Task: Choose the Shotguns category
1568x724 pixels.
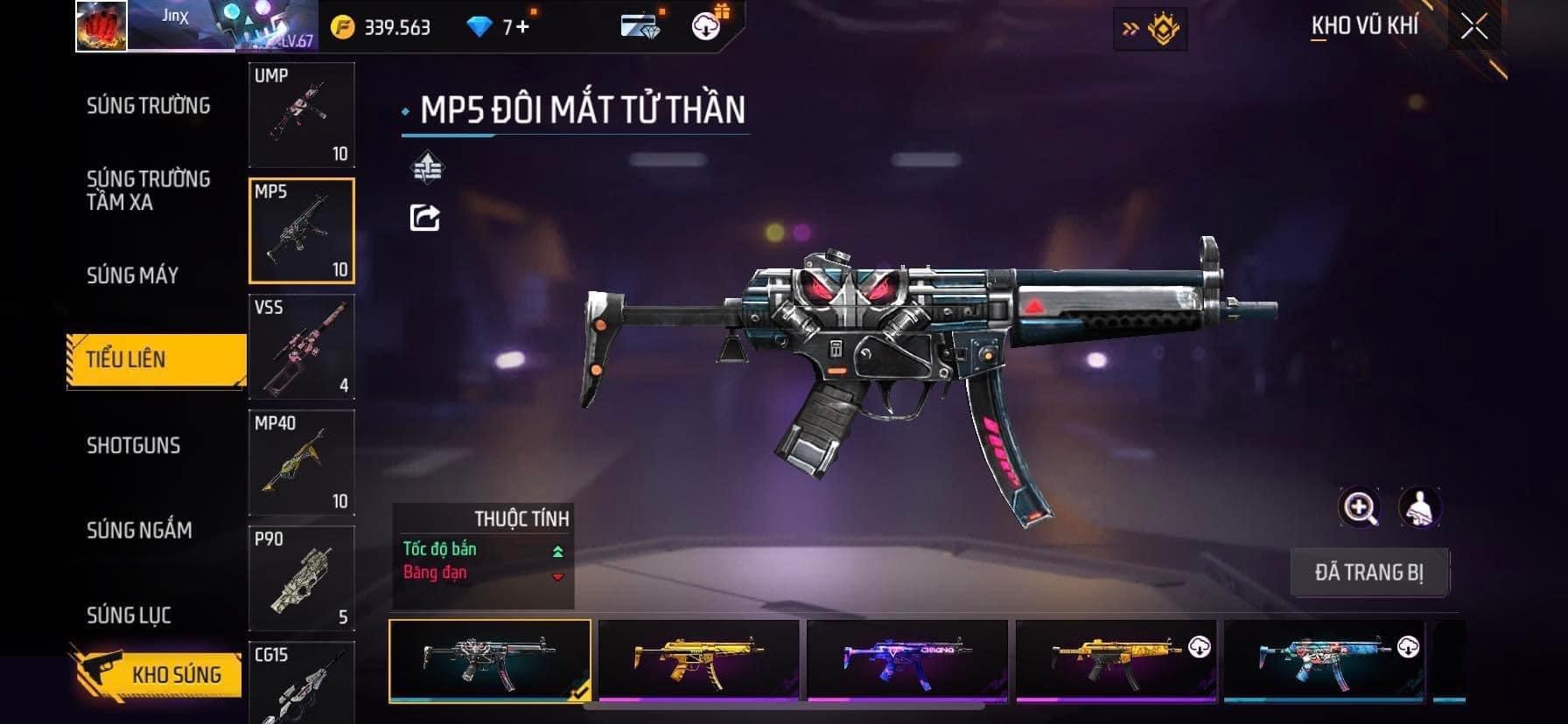Action: click(x=133, y=445)
